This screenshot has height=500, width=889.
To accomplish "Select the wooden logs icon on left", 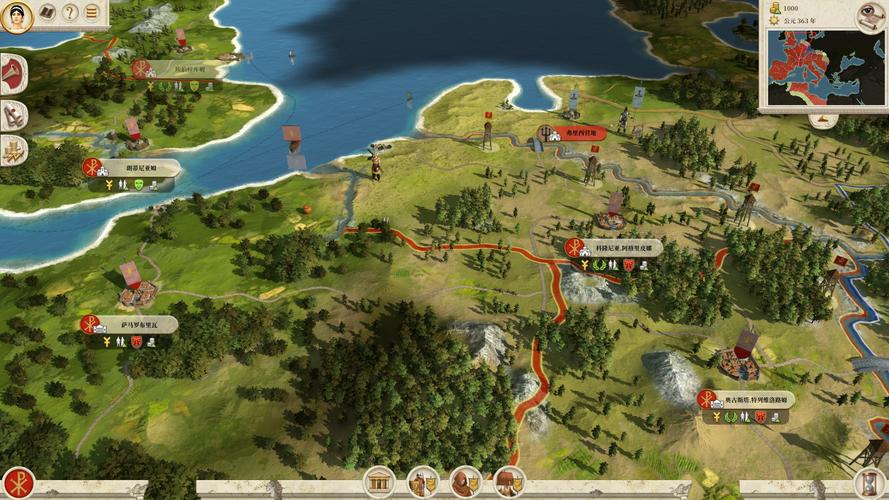I will [13, 150].
